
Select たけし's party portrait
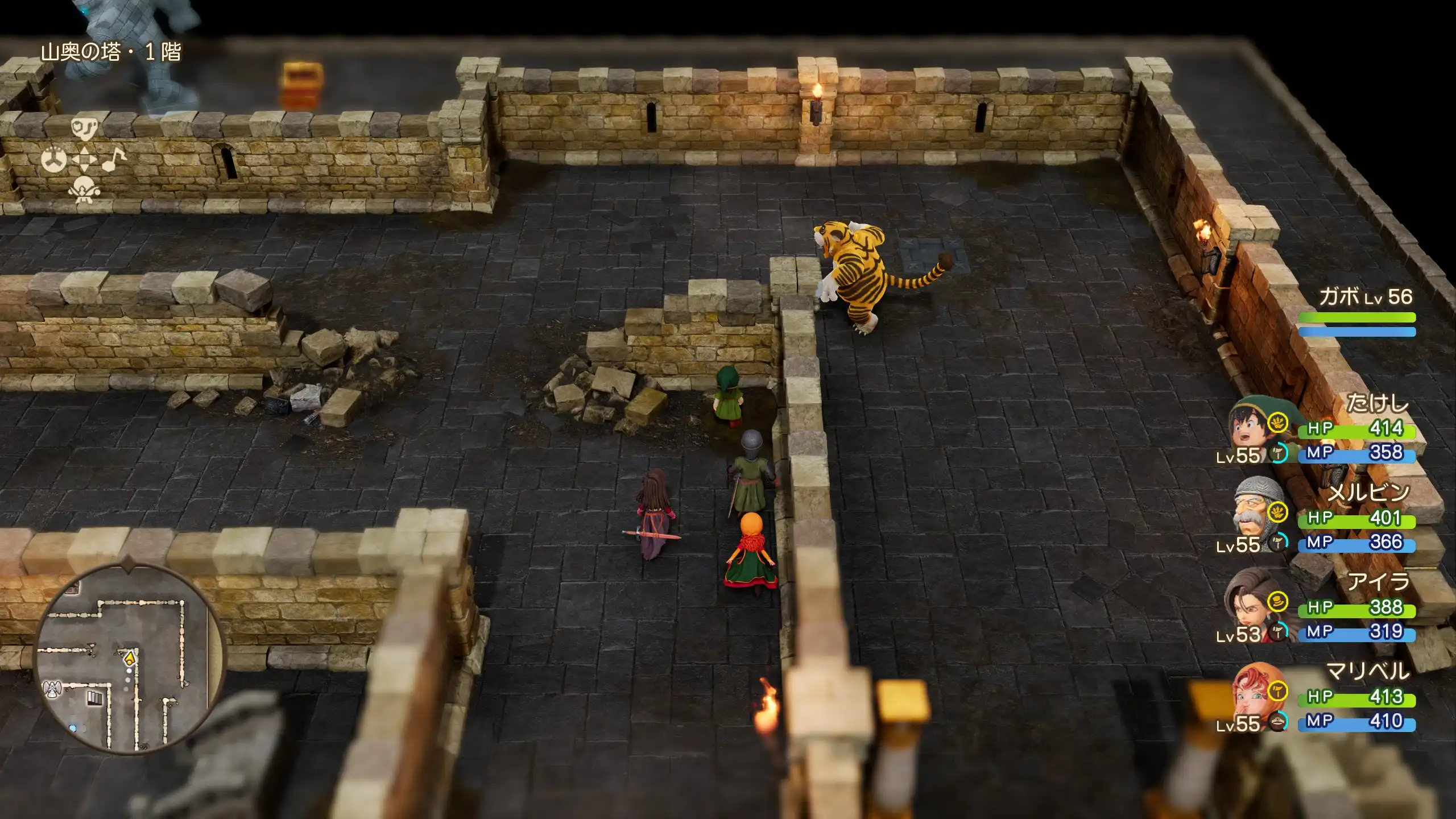coord(1250,425)
